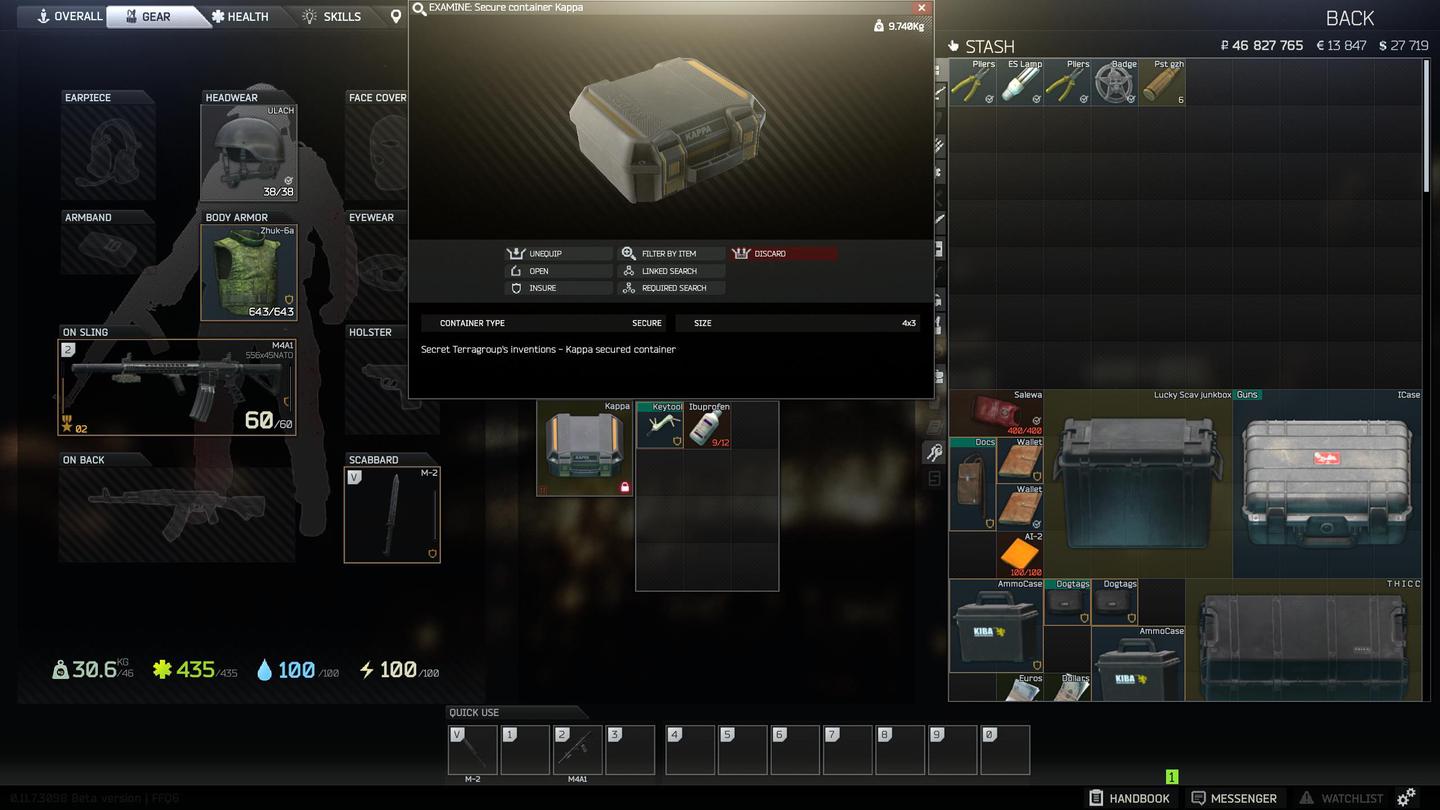Open the Health tab
Viewport: 1440px width, 810px height.
point(239,16)
